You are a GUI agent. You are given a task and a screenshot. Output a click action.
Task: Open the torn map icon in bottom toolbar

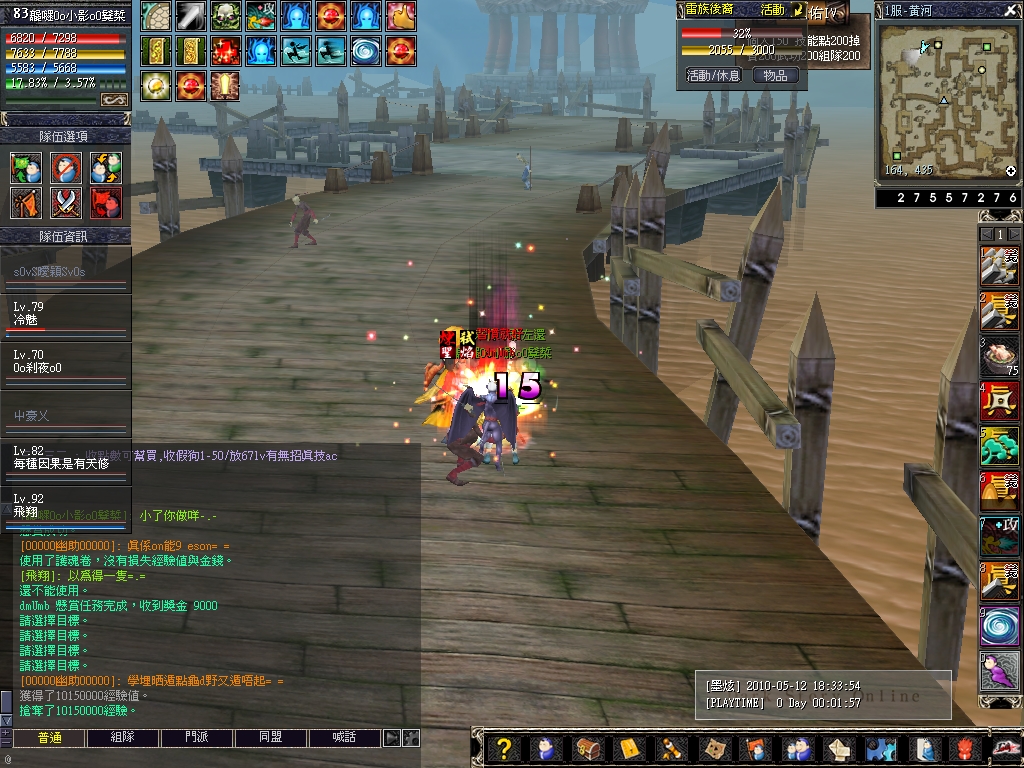click(714, 748)
